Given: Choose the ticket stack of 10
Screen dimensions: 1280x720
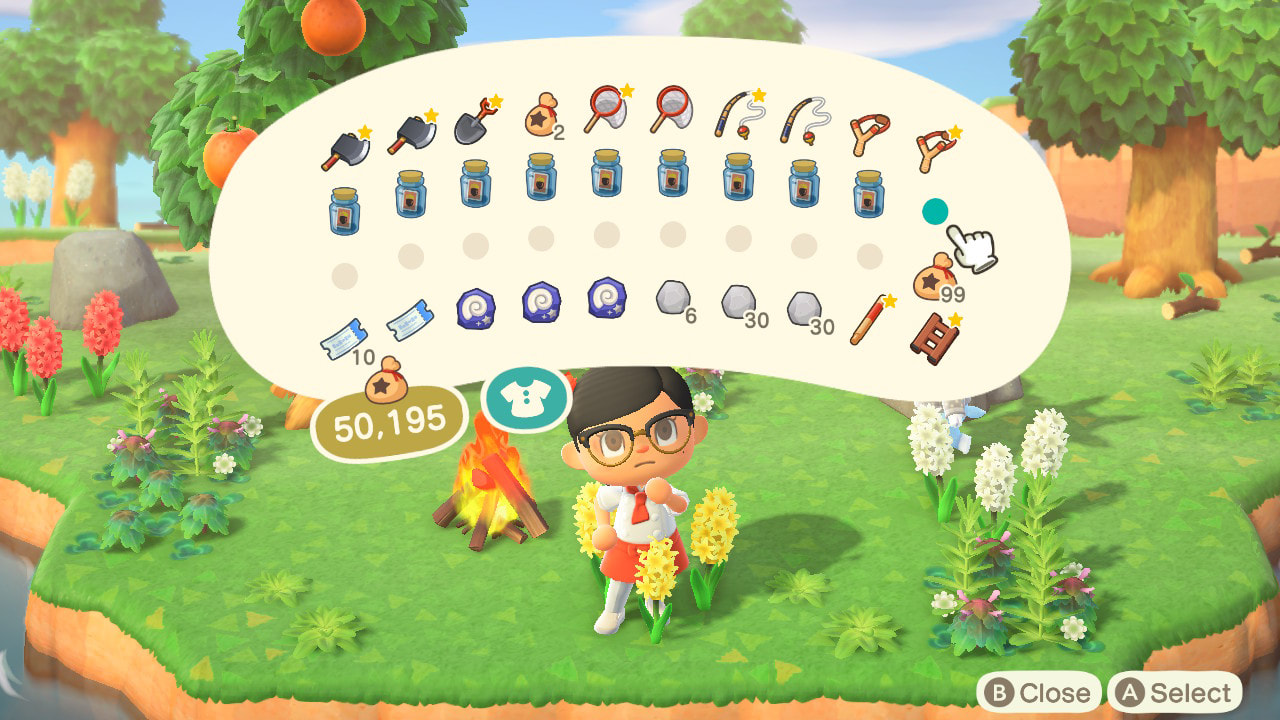Looking at the screenshot, I should tap(342, 340).
